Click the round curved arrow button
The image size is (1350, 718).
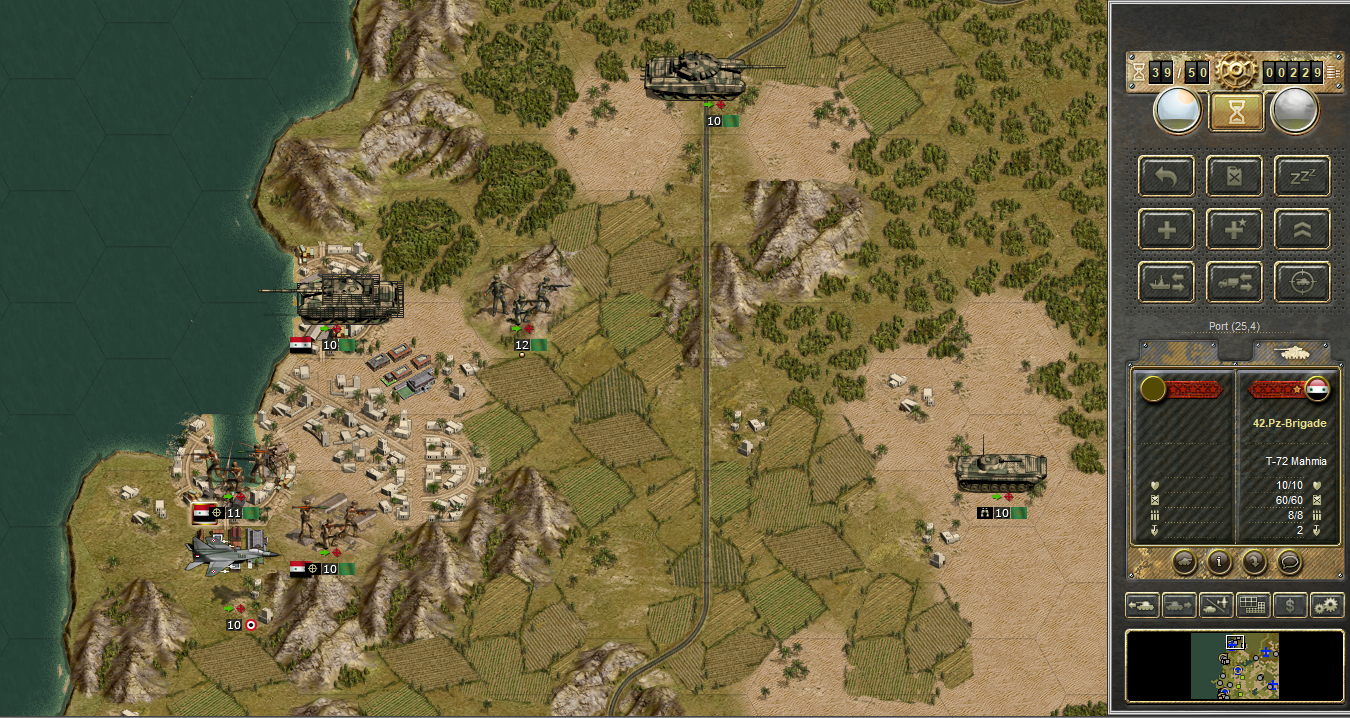point(1255,562)
